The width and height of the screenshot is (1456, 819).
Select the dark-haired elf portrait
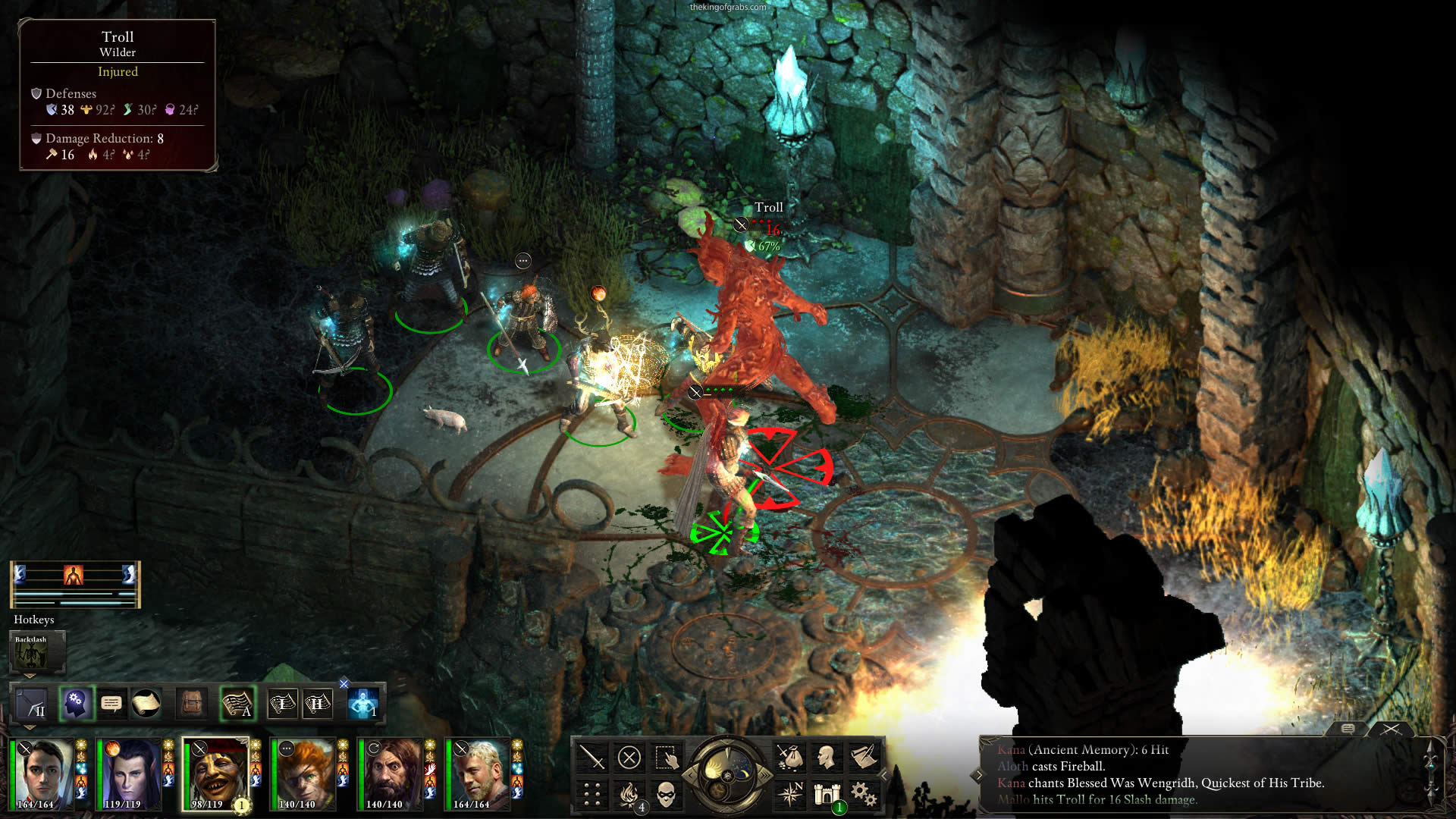(x=129, y=773)
